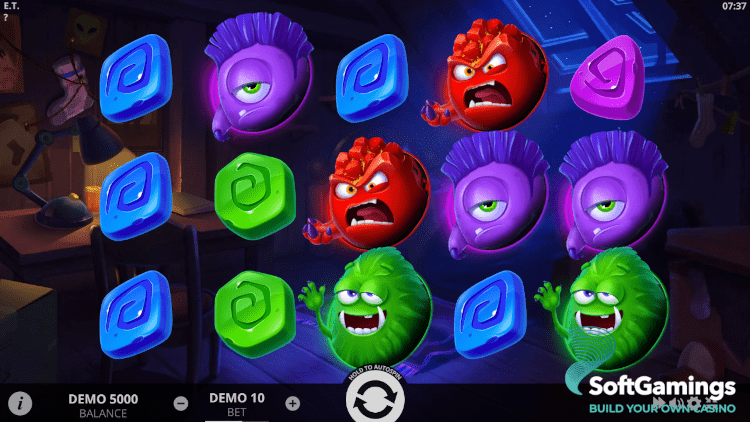Screen dimensions: 750x422
Task: Open the game info panel
Action: click(x=20, y=403)
